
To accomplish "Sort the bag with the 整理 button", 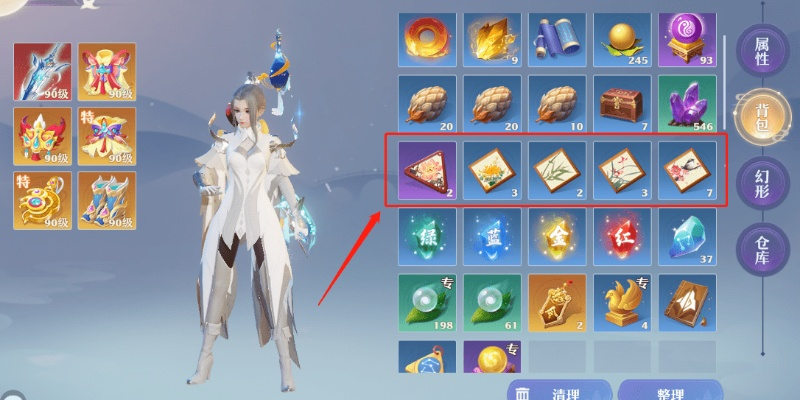I will pos(667,392).
